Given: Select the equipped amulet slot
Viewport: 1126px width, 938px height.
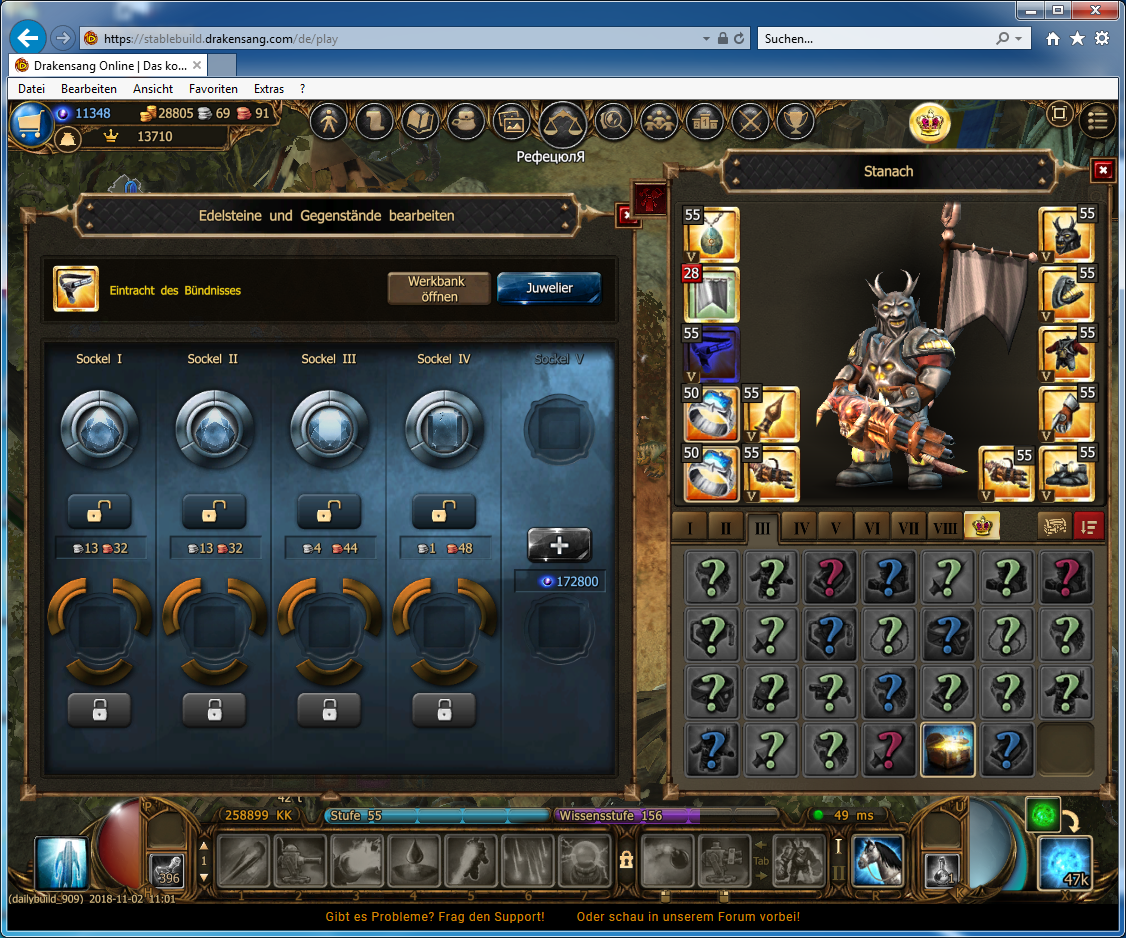Looking at the screenshot, I should coord(711,235).
